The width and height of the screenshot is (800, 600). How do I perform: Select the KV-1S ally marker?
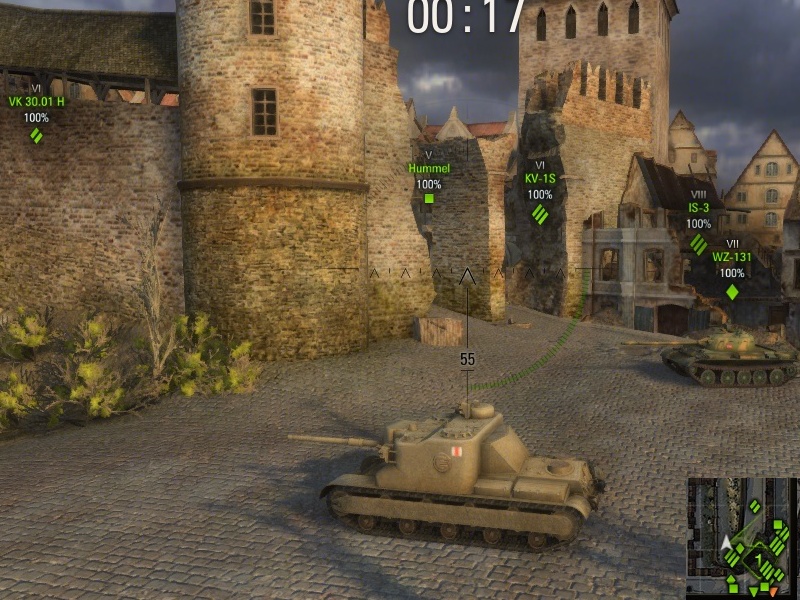[540, 213]
